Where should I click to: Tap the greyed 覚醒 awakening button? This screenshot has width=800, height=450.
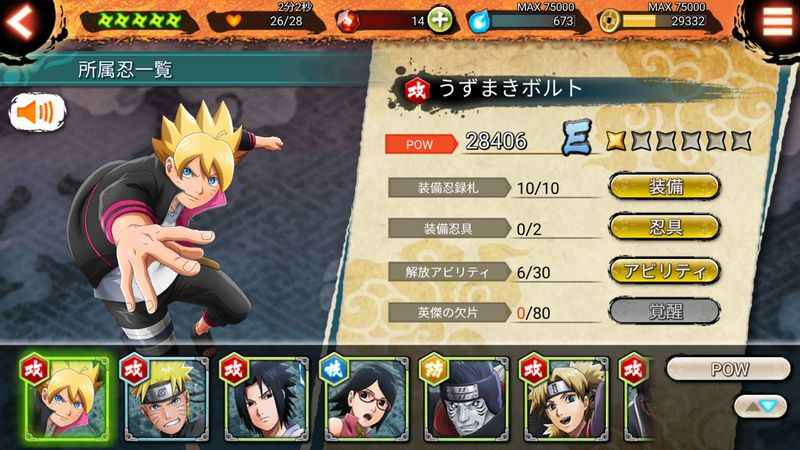[664, 311]
